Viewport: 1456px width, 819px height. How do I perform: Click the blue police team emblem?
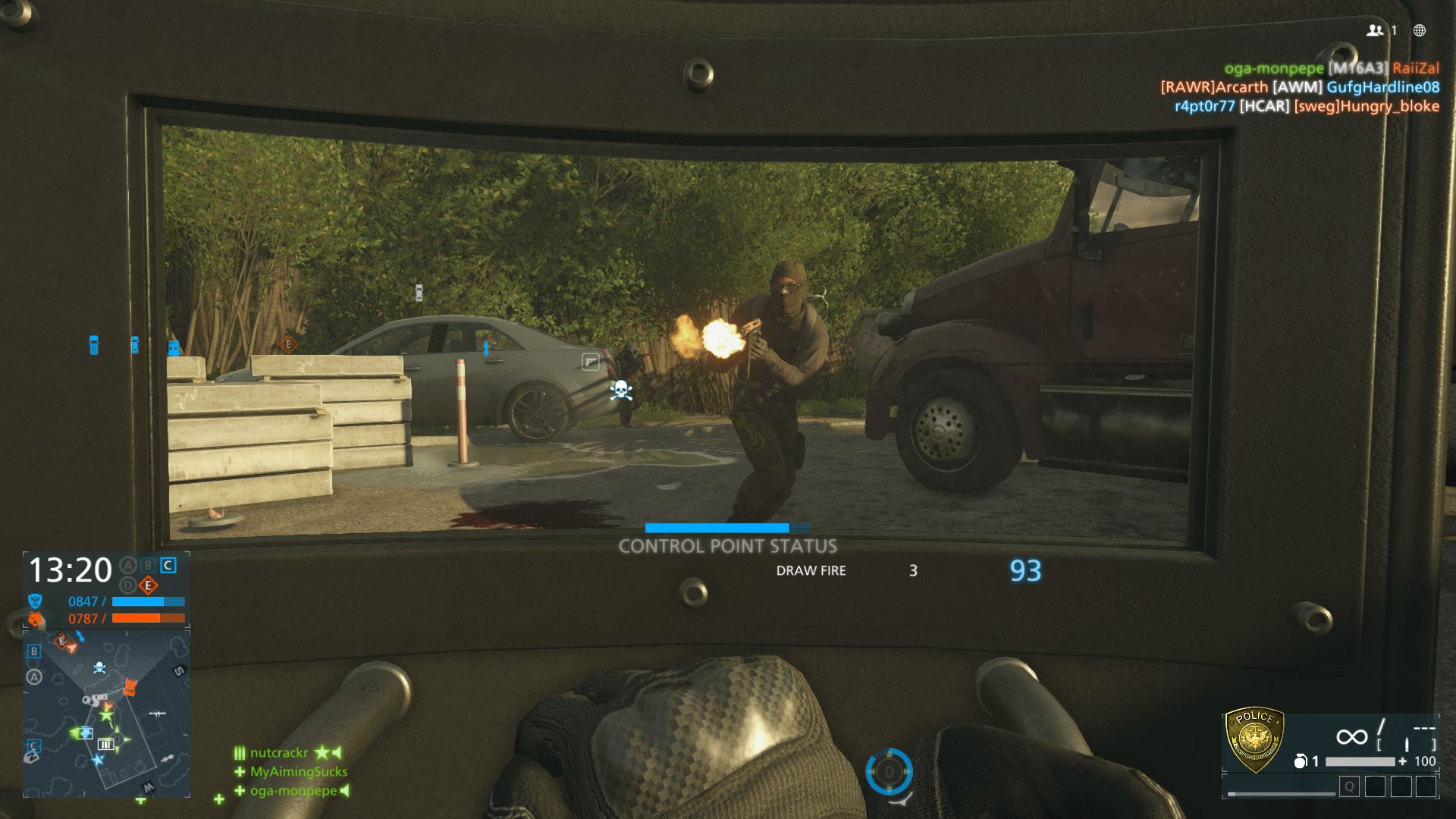(35, 601)
